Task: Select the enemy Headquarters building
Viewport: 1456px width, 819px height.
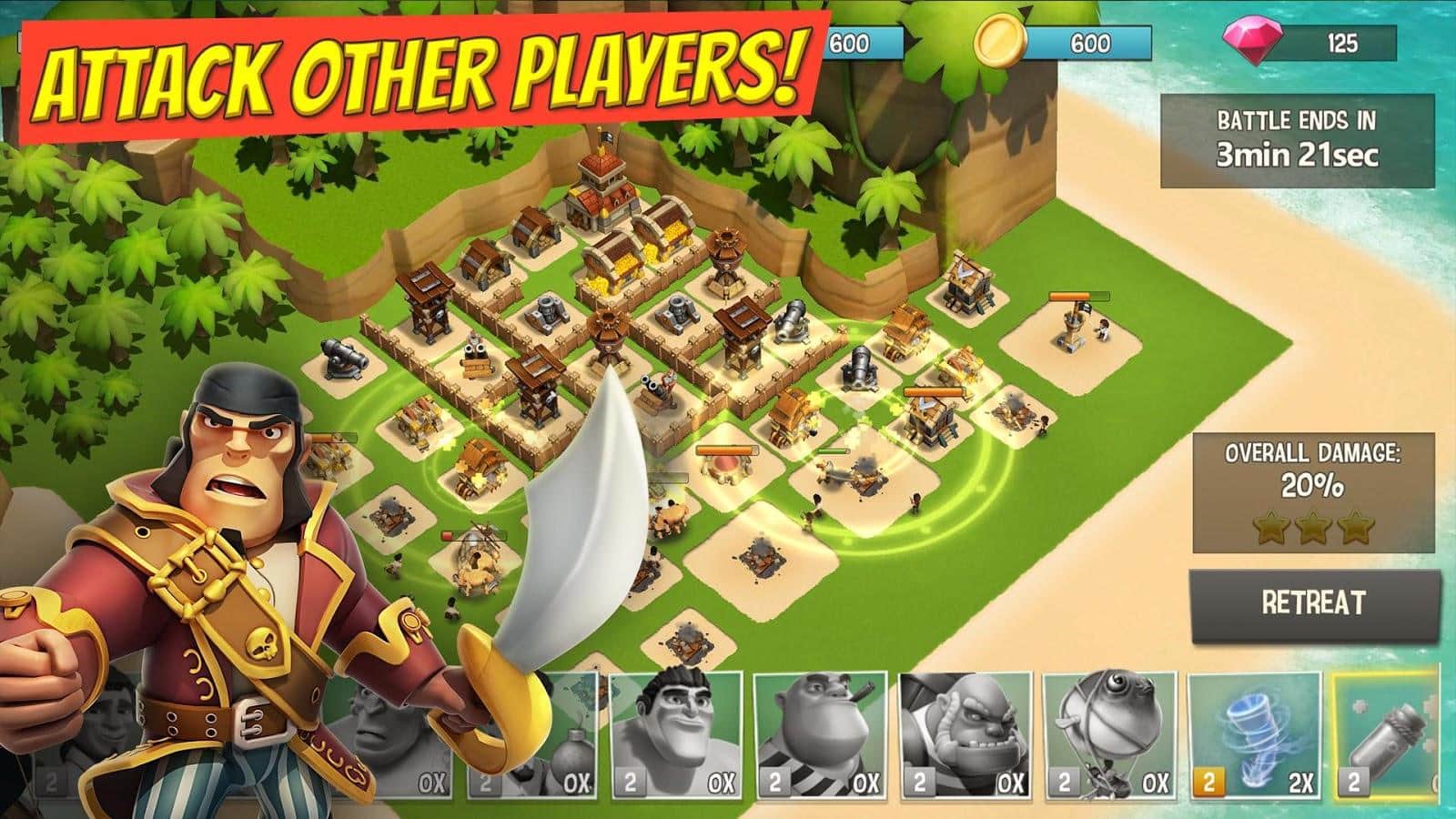Action: [x=601, y=187]
